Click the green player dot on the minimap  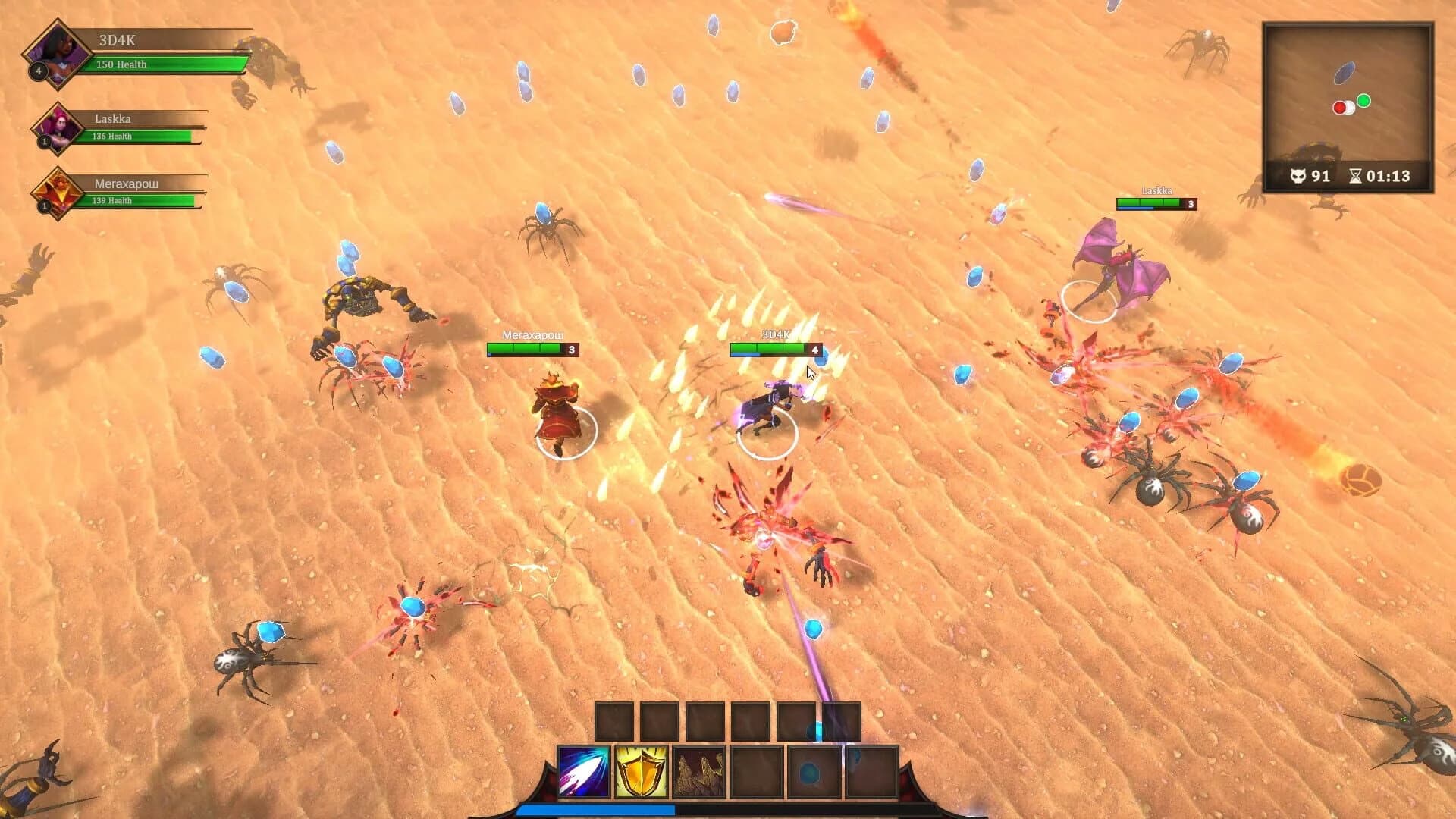(x=1363, y=99)
